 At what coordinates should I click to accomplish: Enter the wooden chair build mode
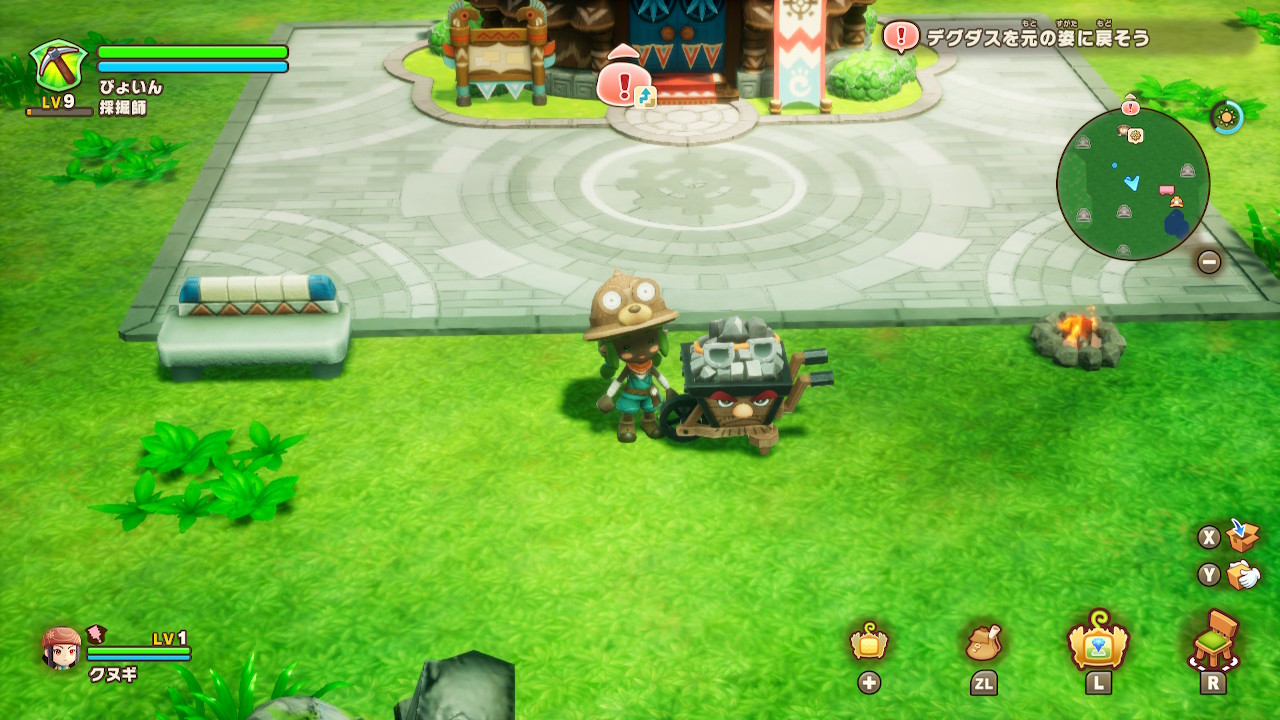point(1214,641)
